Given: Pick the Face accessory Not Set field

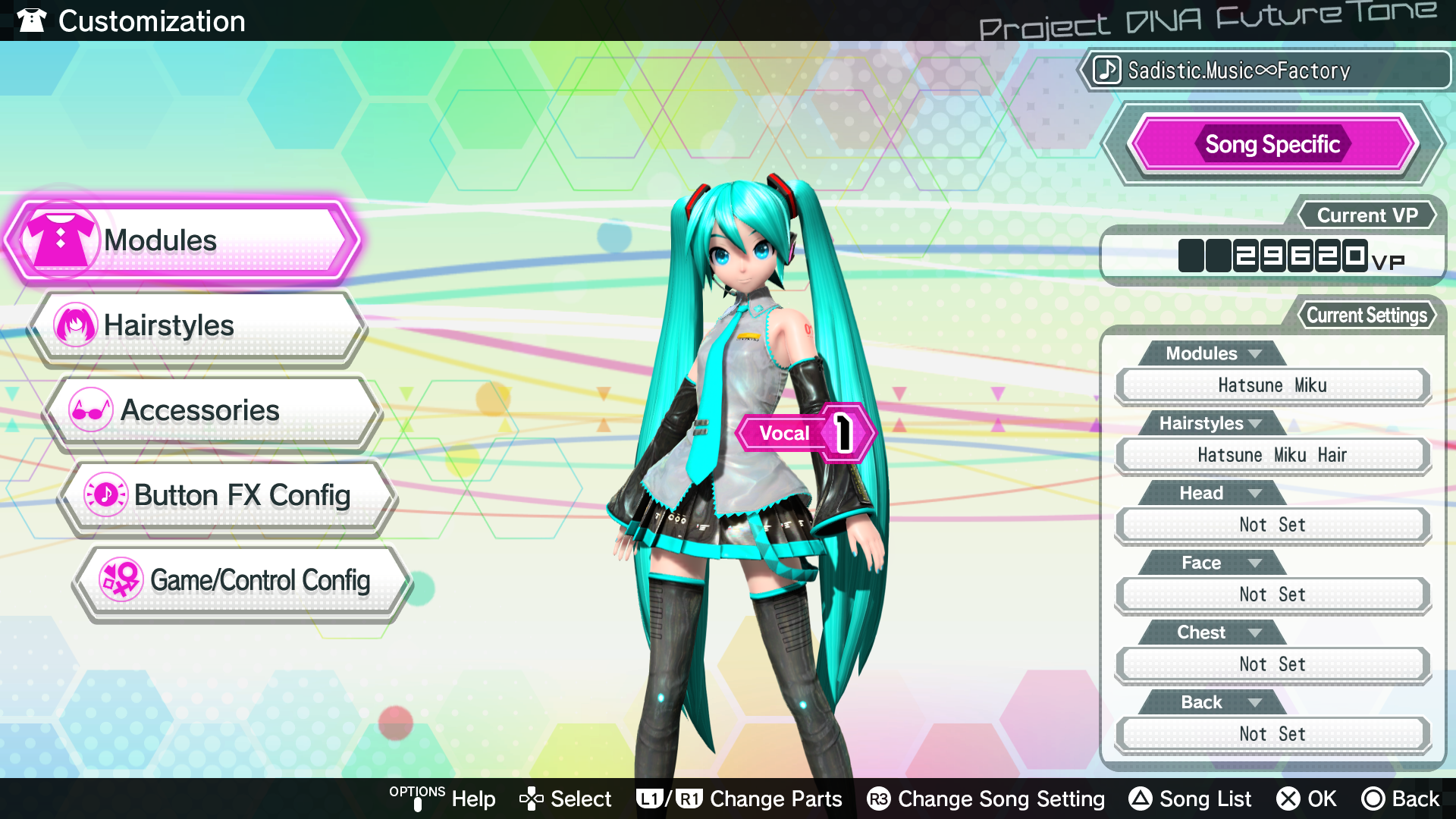Looking at the screenshot, I should coord(1272,595).
